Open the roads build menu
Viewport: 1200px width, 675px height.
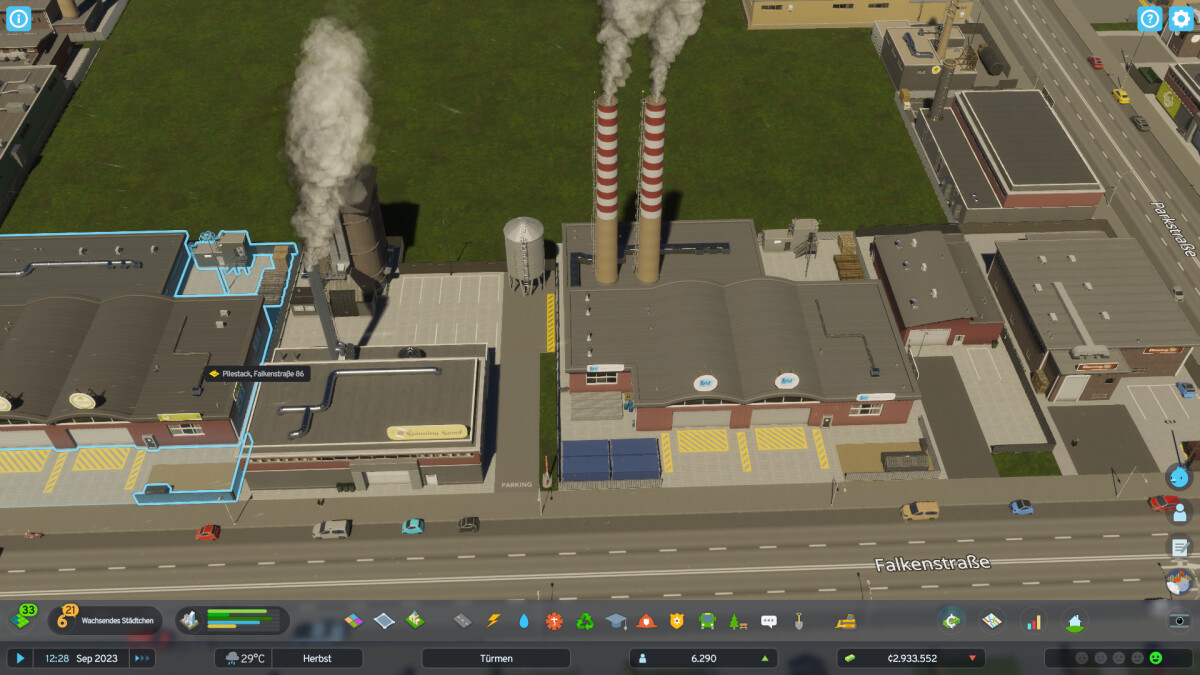click(462, 621)
